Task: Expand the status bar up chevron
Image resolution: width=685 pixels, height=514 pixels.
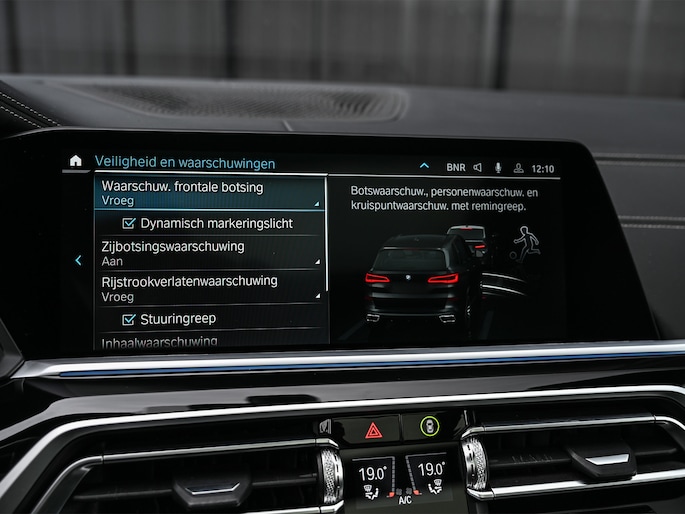Action: (424, 166)
